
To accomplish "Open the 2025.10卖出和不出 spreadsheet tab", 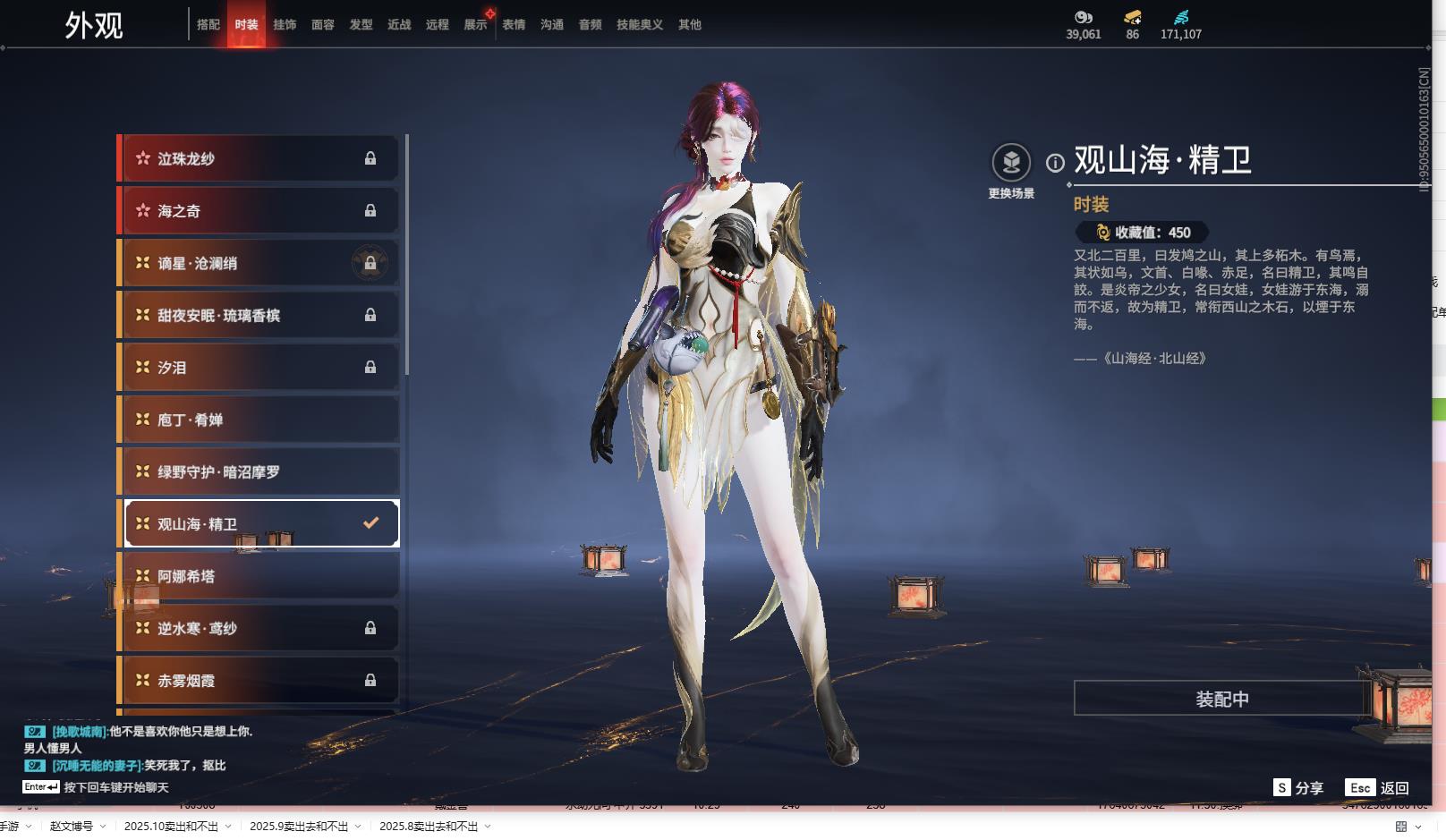I will point(171,827).
